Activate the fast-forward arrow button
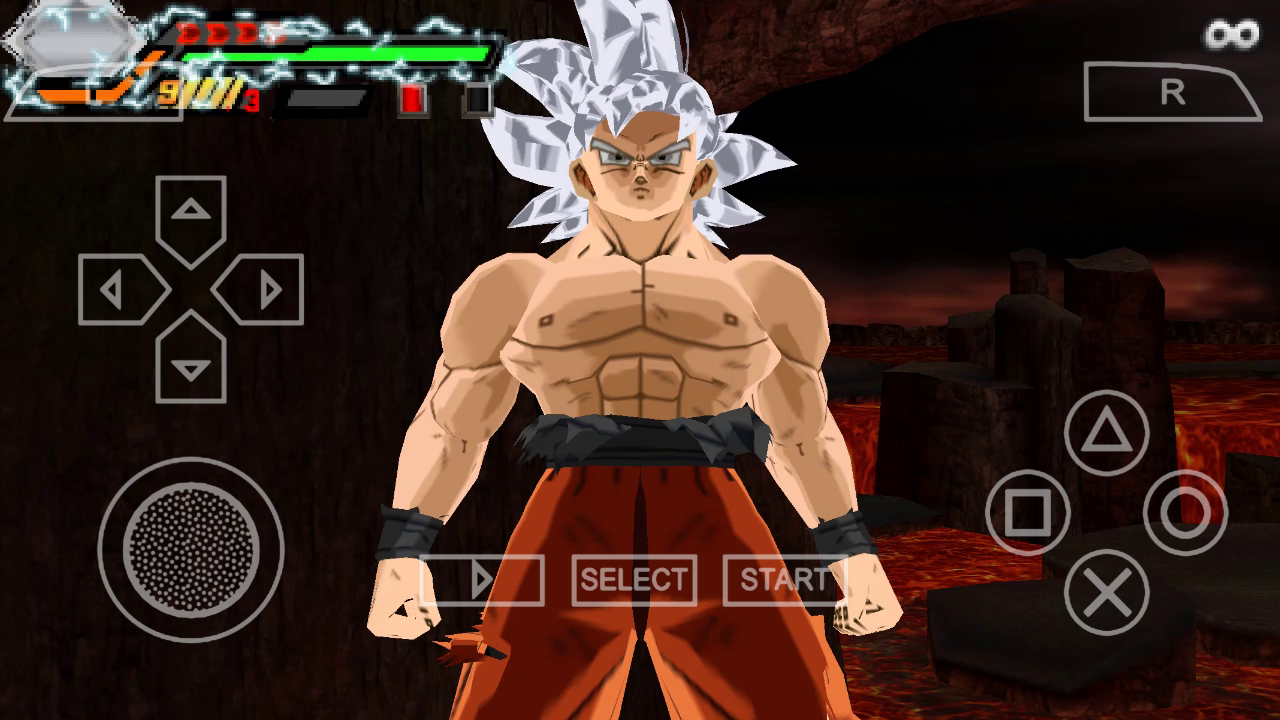The width and height of the screenshot is (1280, 720). (x=482, y=580)
